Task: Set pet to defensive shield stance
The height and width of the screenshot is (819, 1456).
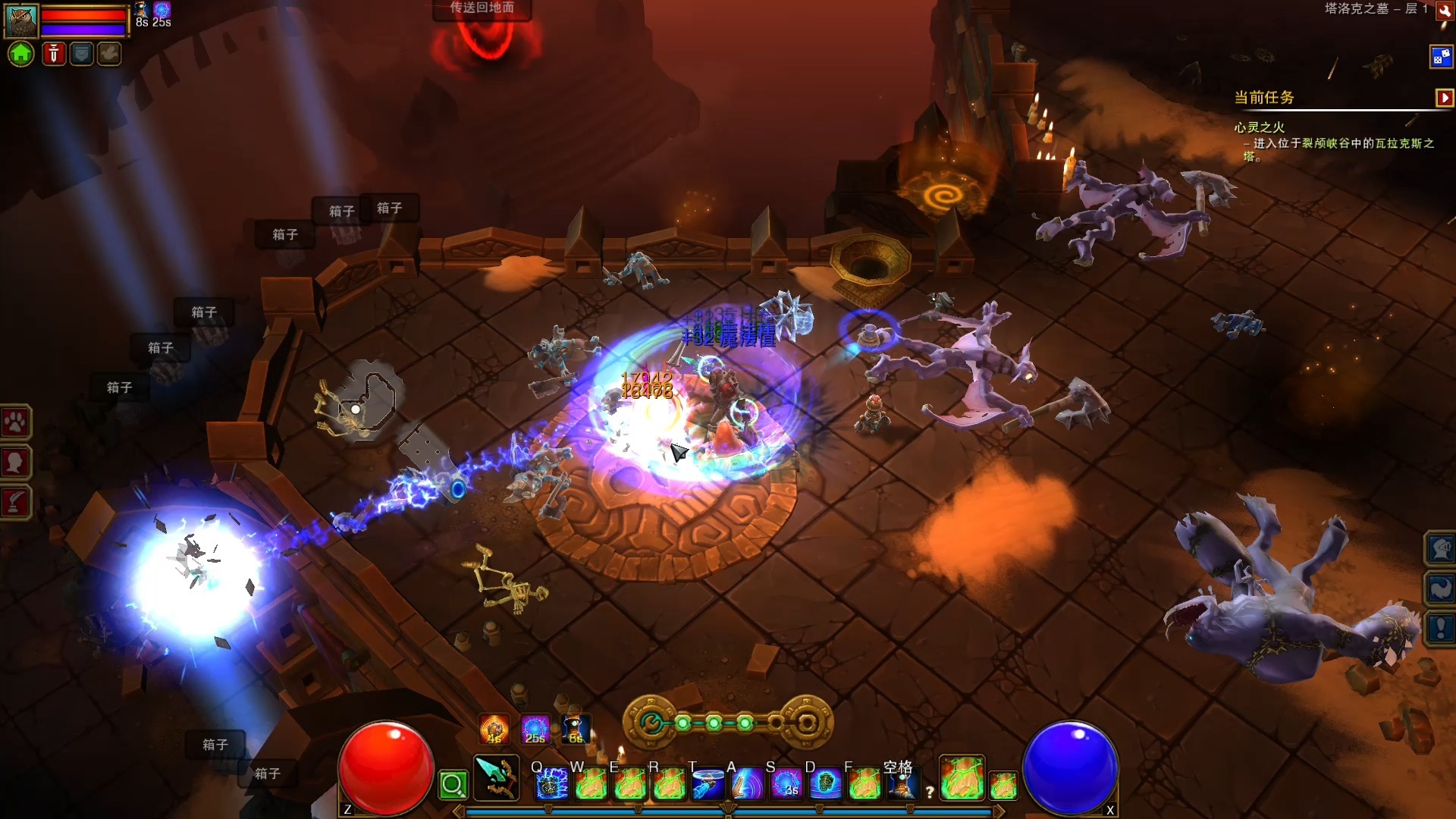Action: (81, 54)
